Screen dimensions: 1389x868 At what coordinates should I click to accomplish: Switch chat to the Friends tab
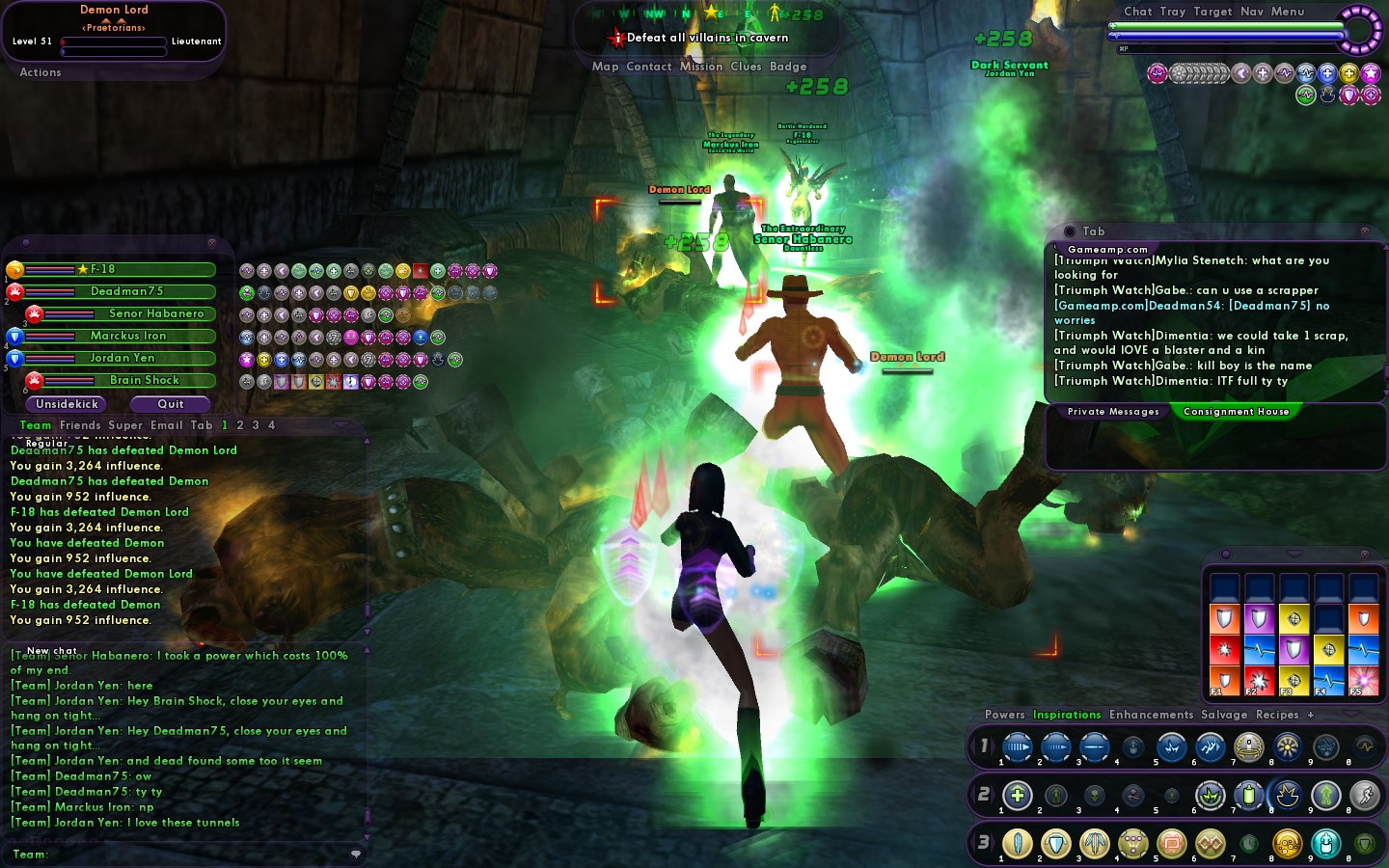coord(80,425)
